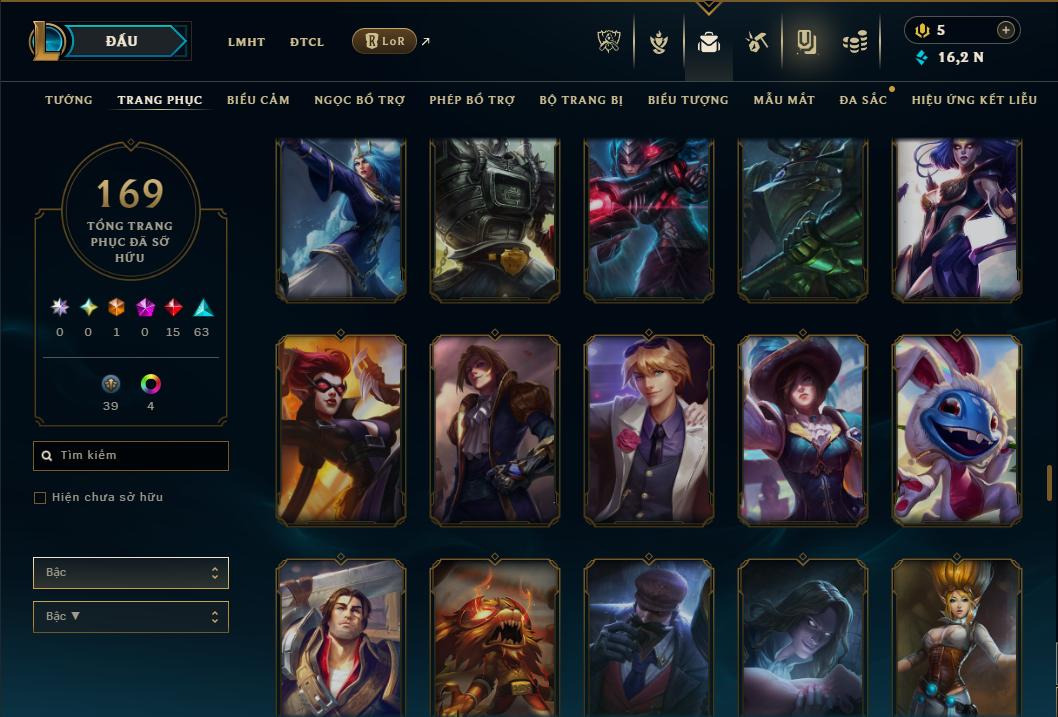The height and width of the screenshot is (717, 1058).
Task: Show the BỘ TRANG BỊ tab
Action: coord(581,100)
